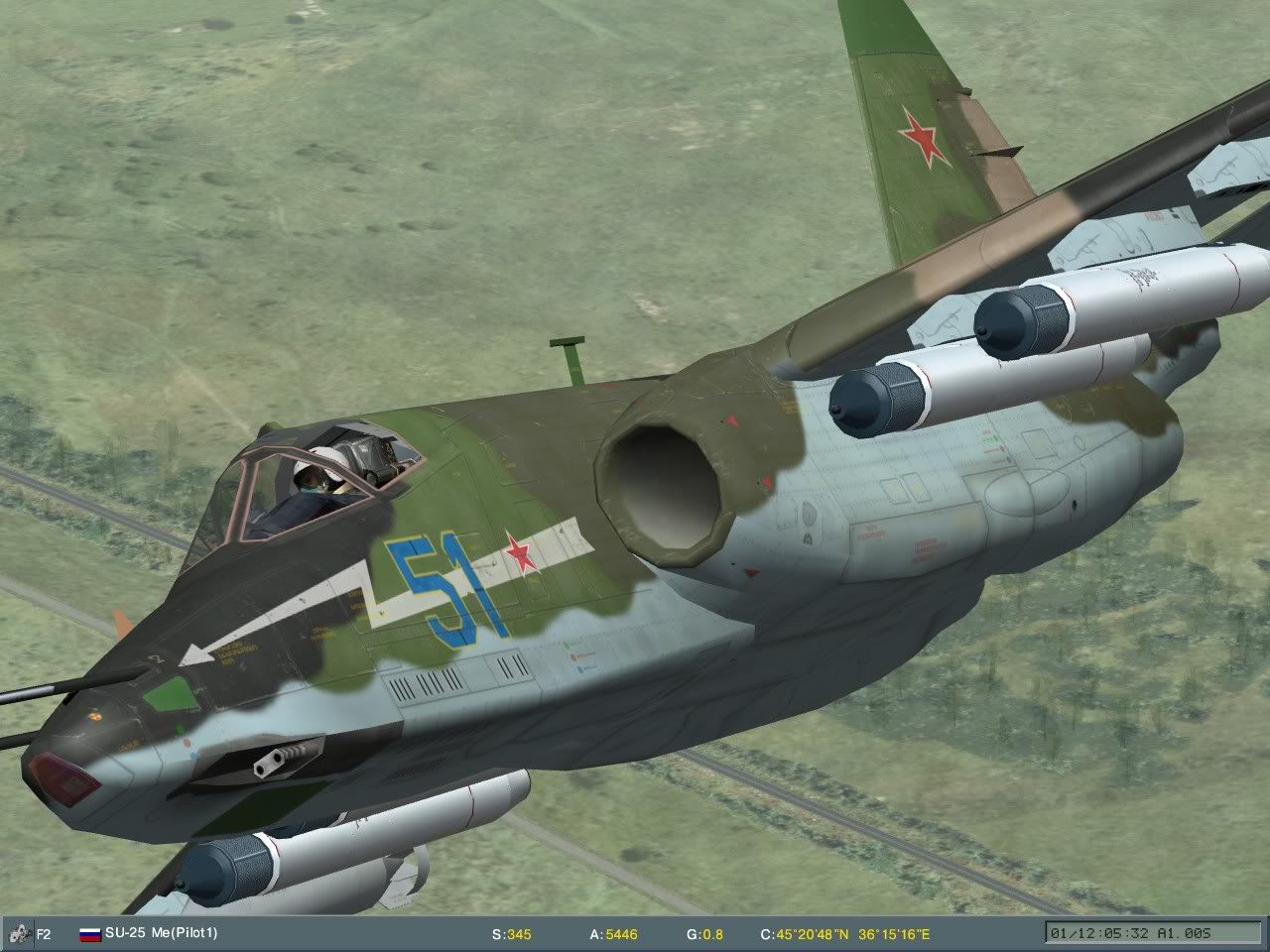The width and height of the screenshot is (1270, 952).
Task: Click the S:345 speed readout
Action: (x=513, y=933)
